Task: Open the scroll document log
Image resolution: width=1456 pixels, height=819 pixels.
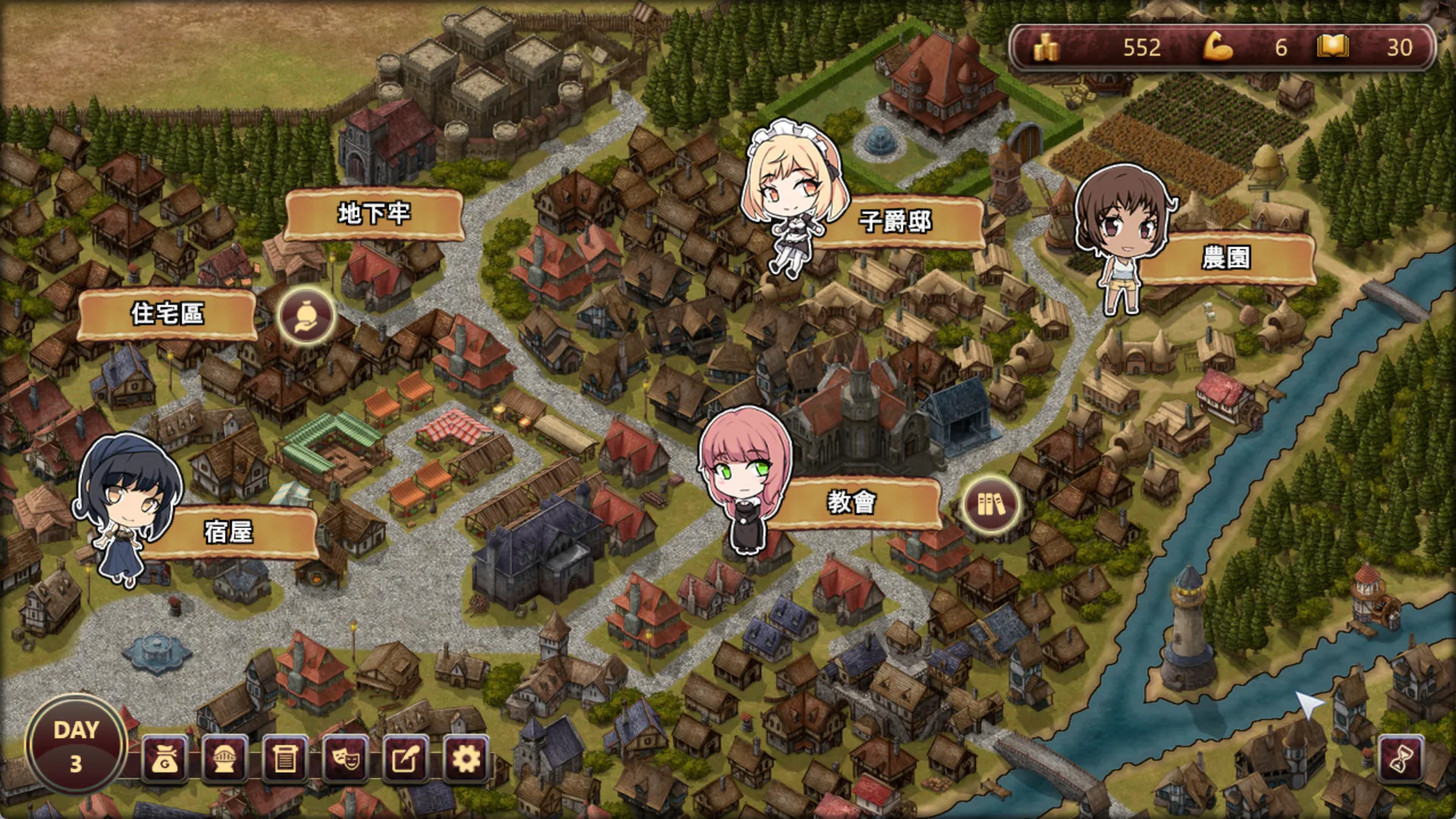Action: (x=285, y=759)
